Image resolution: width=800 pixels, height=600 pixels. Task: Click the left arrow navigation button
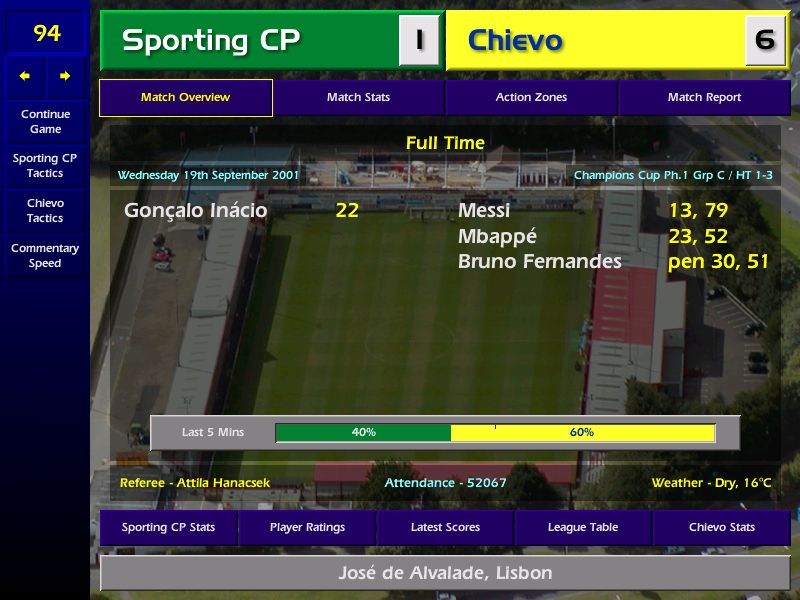click(25, 76)
